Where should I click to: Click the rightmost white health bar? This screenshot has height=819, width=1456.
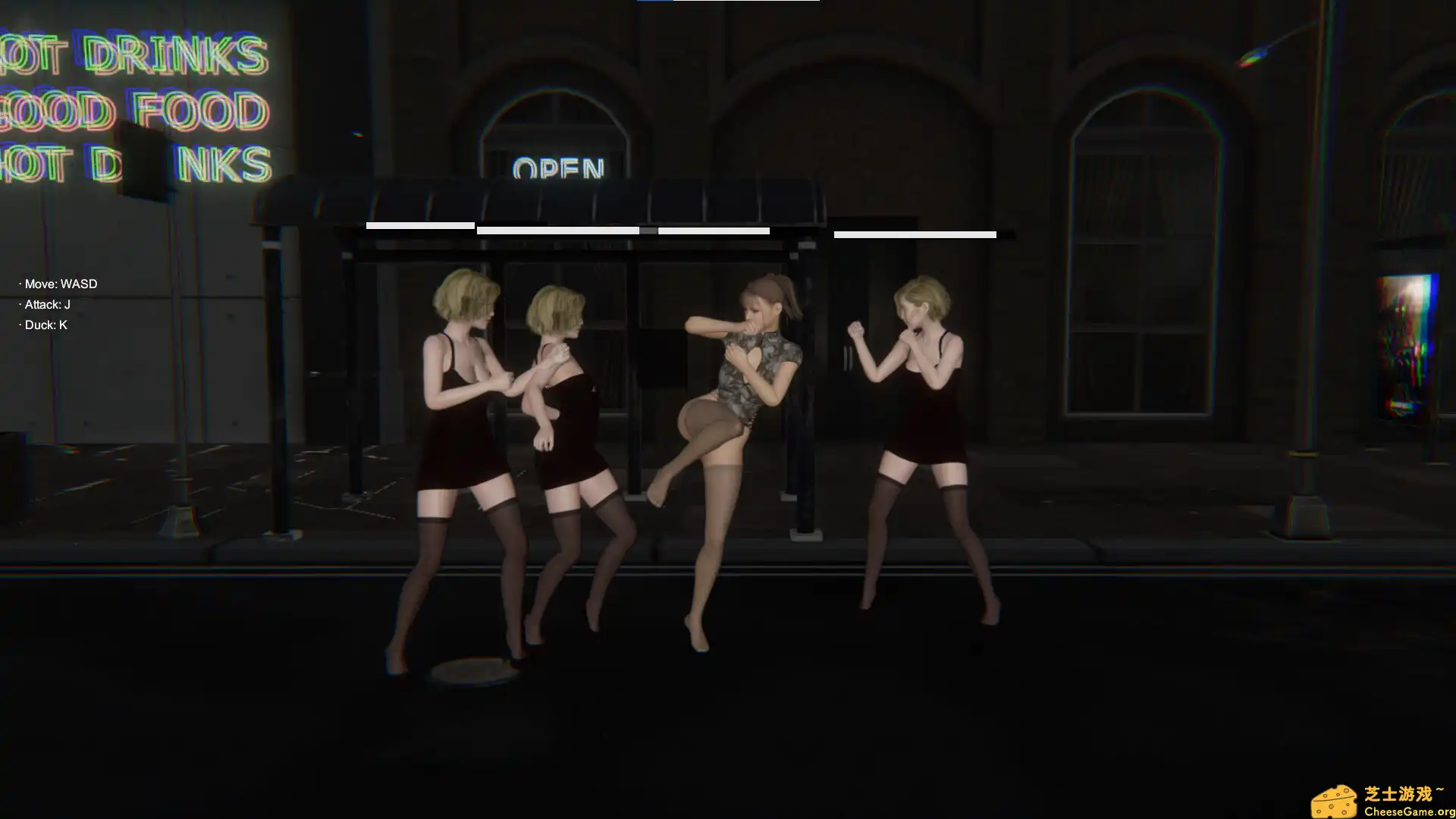[914, 234]
